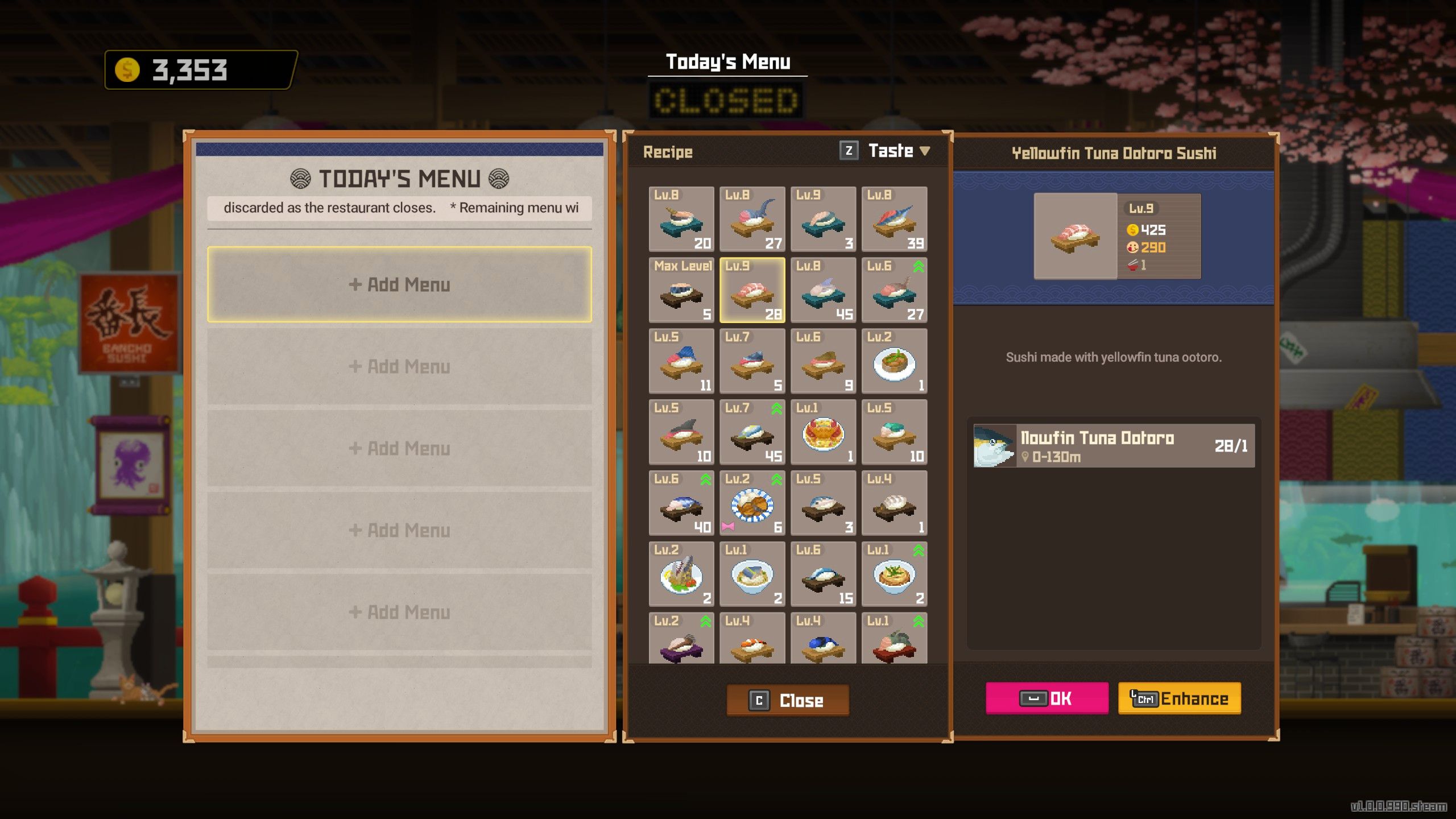Select the Lv.6 sushi with 15 servings

click(x=823, y=573)
